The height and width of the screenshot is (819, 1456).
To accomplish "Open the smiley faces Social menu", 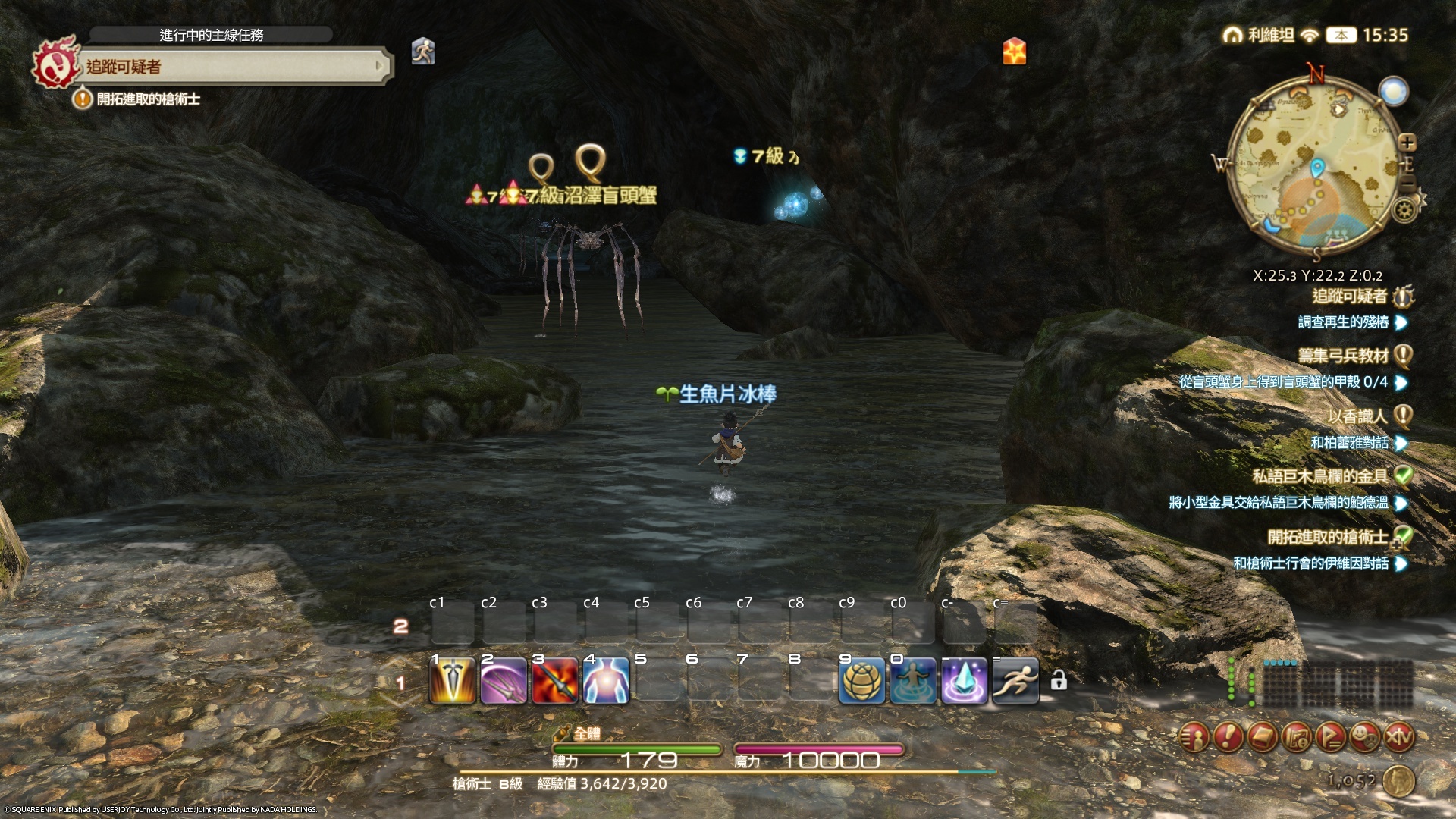I will click(x=1365, y=736).
